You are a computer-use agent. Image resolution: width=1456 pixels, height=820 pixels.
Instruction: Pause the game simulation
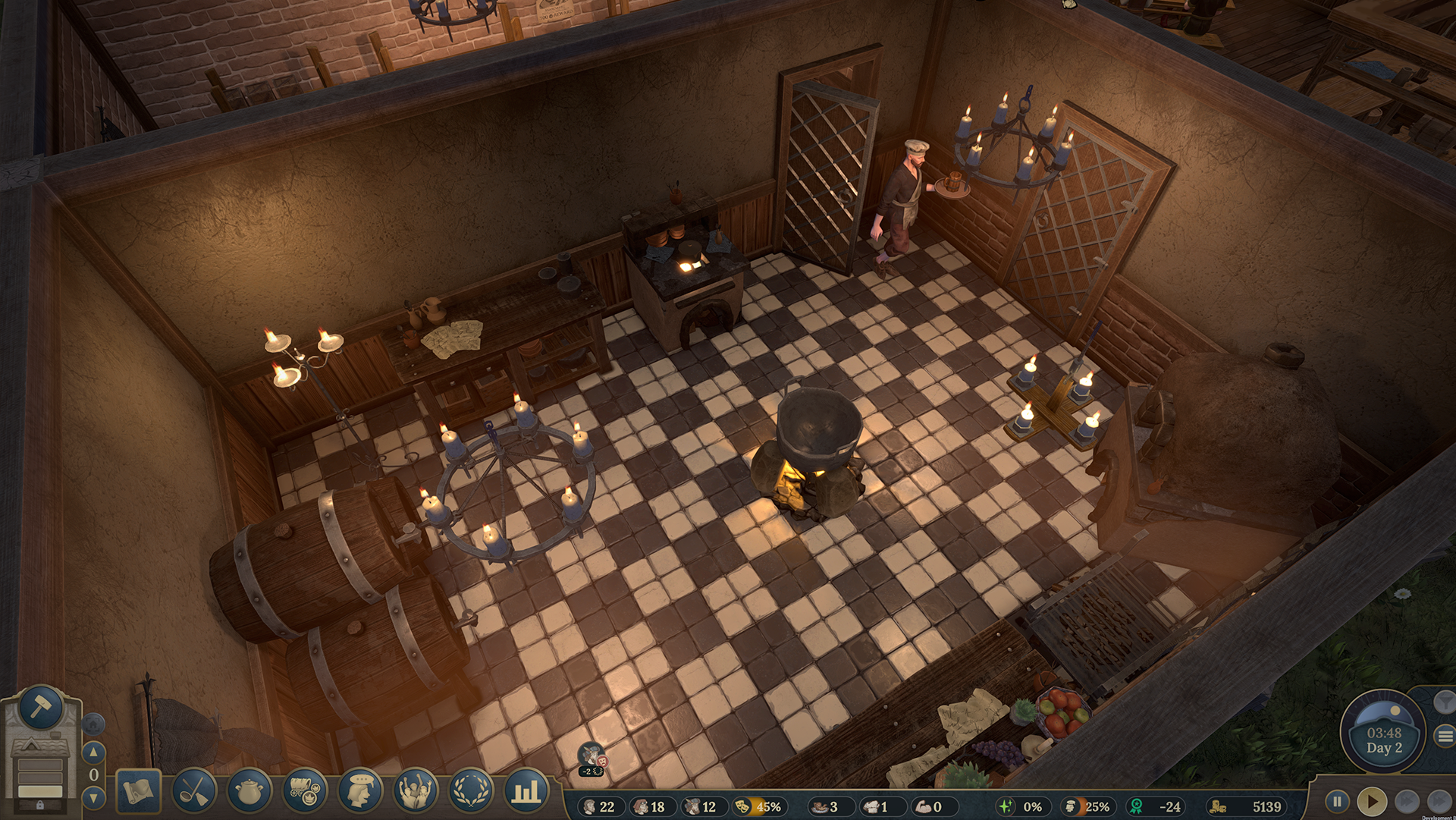(x=1337, y=800)
